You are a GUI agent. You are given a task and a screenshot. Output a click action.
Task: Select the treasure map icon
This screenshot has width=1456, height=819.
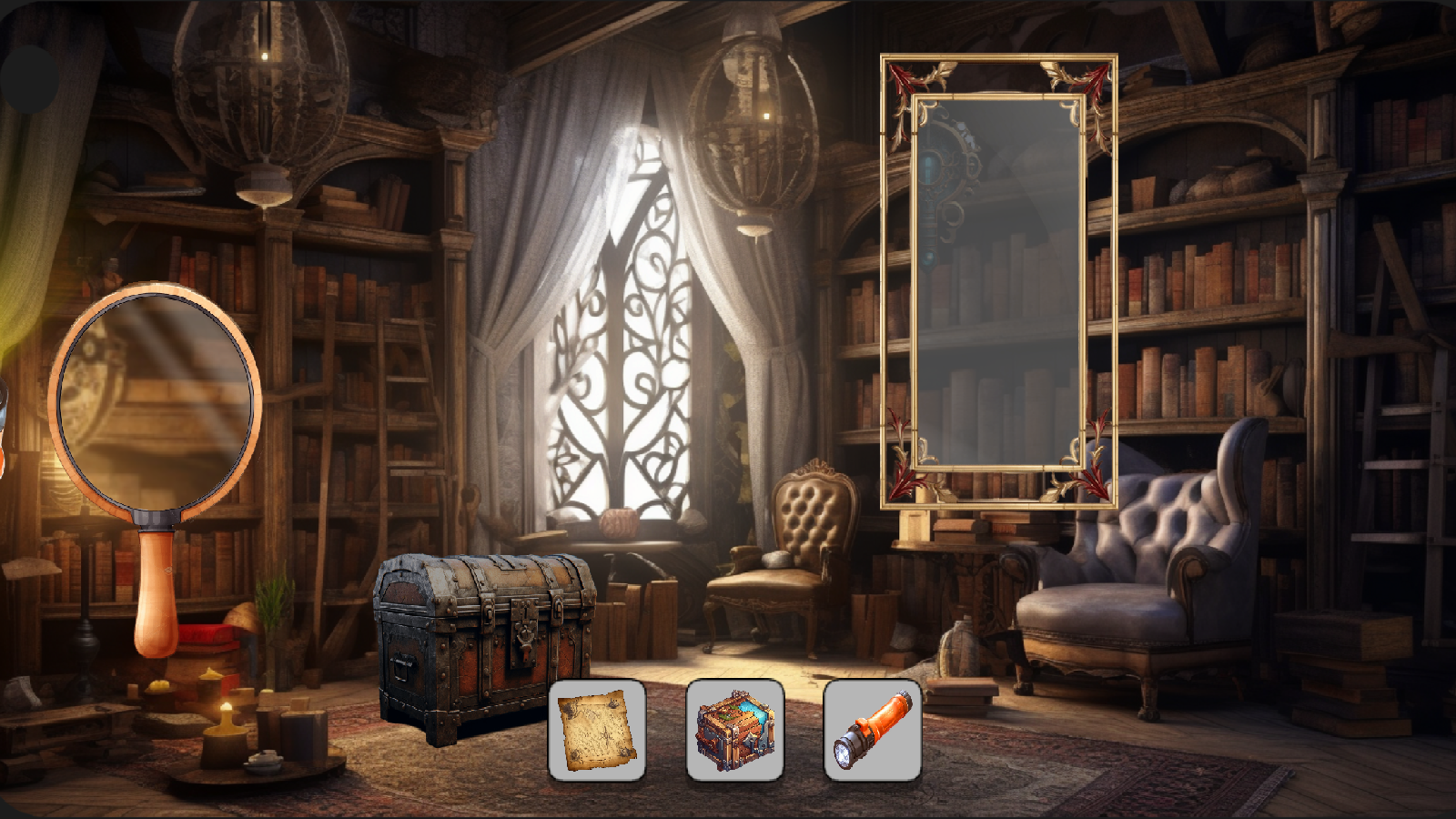(598, 730)
